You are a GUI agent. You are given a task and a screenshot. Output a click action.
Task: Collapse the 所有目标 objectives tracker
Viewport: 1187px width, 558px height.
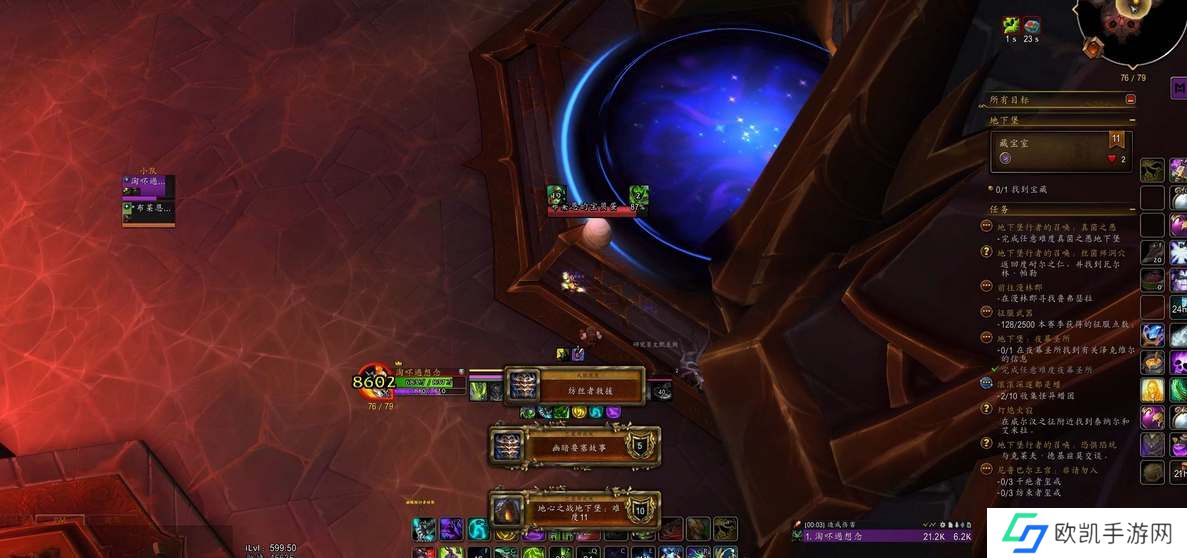click(x=1130, y=100)
